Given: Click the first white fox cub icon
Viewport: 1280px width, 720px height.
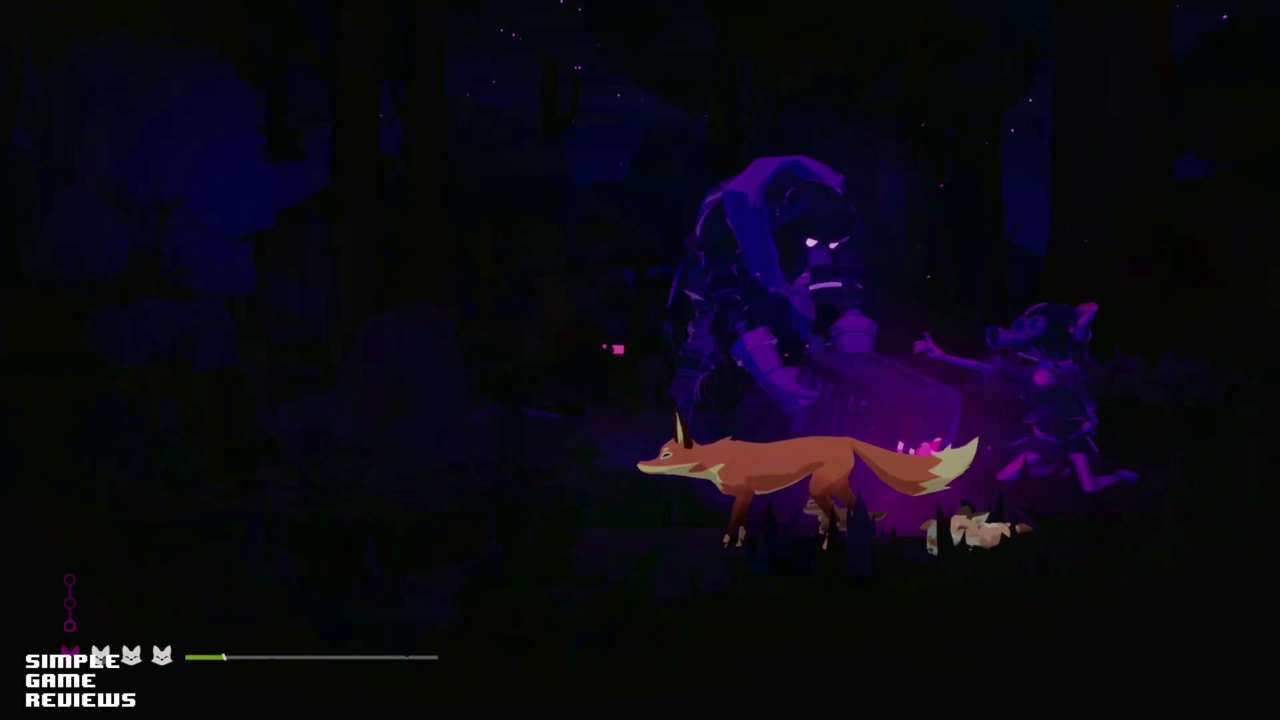Looking at the screenshot, I should click(101, 655).
